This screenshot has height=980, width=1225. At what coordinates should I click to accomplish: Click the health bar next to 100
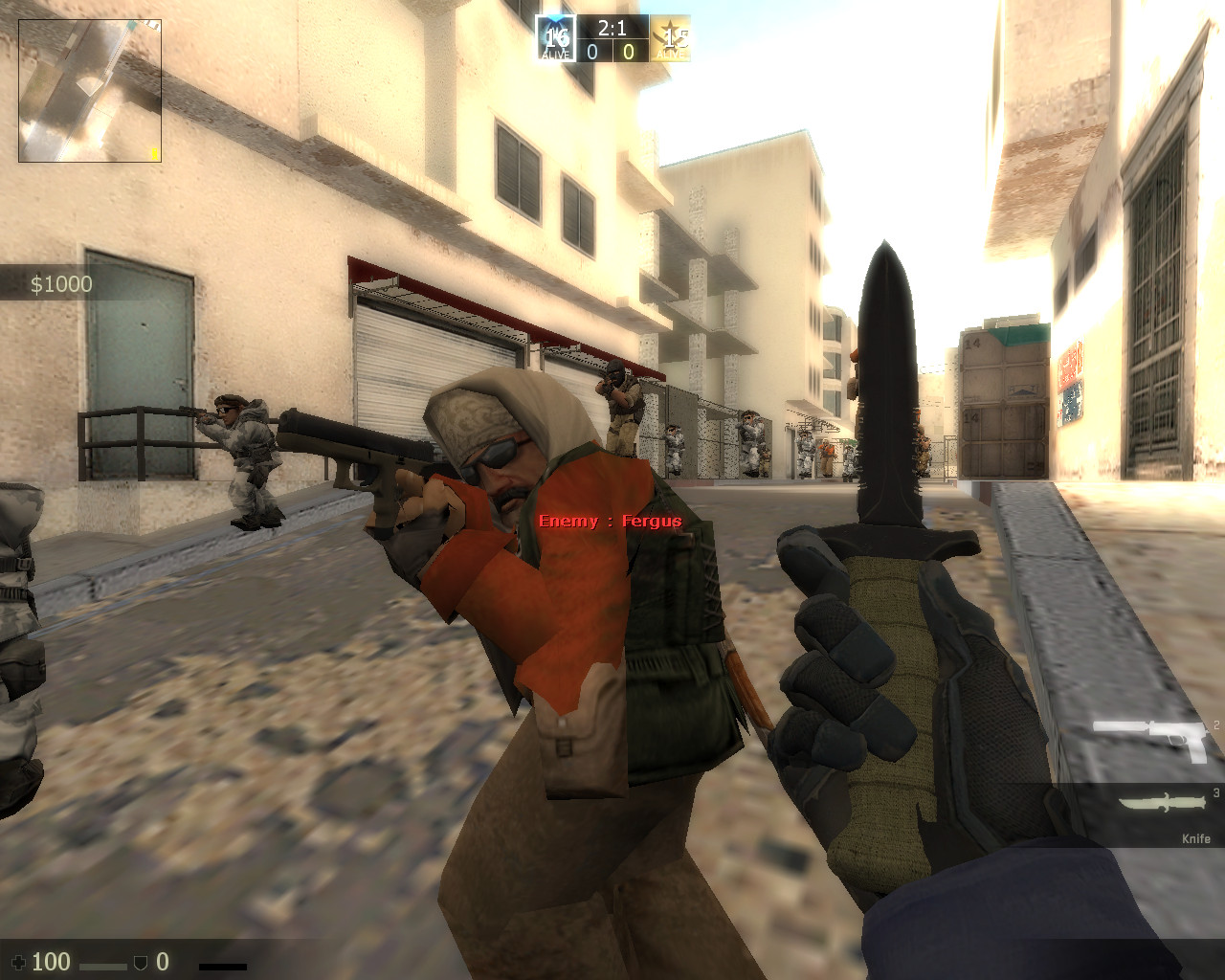pos(103,967)
